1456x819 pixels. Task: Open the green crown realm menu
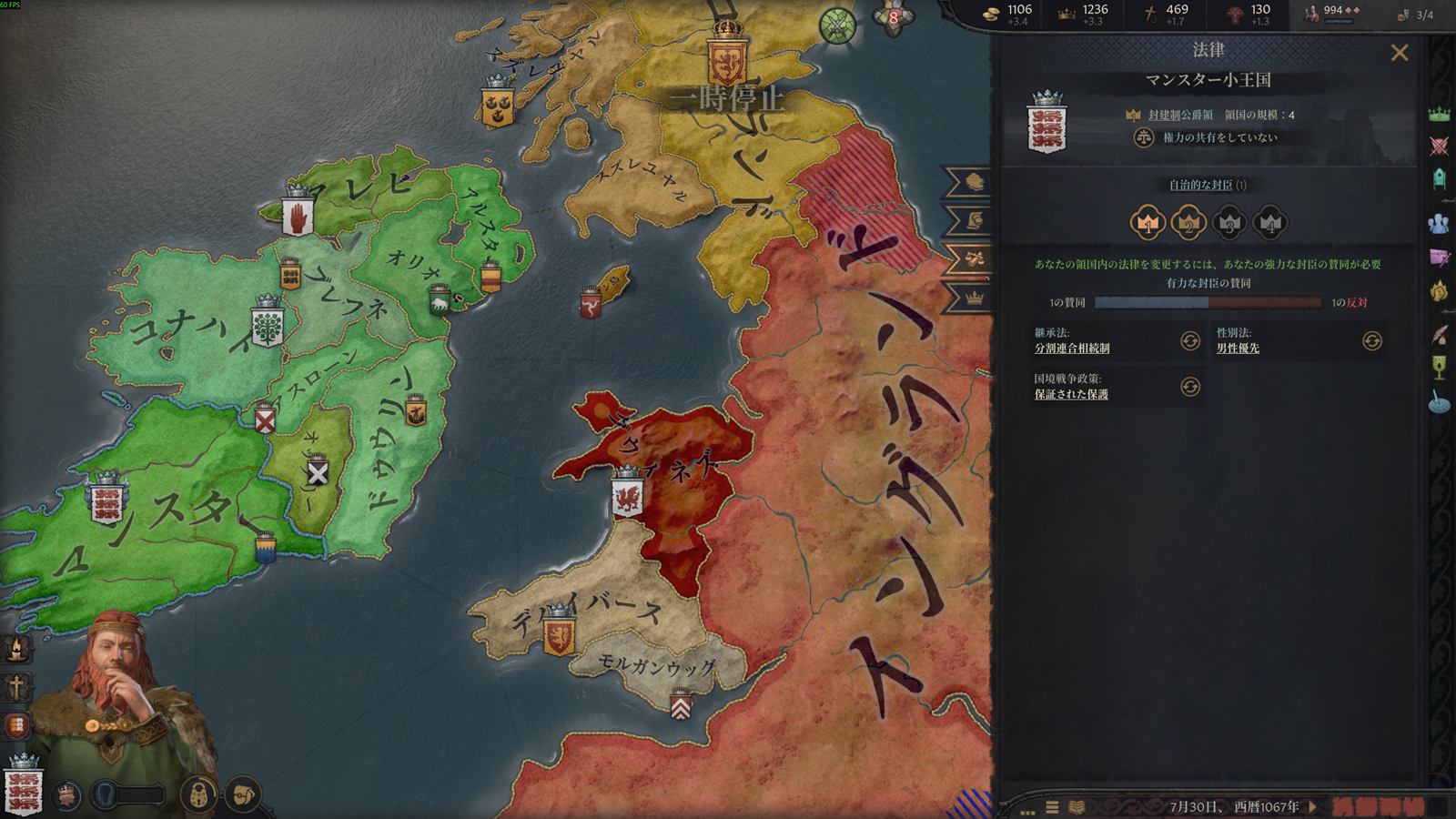point(1439,114)
